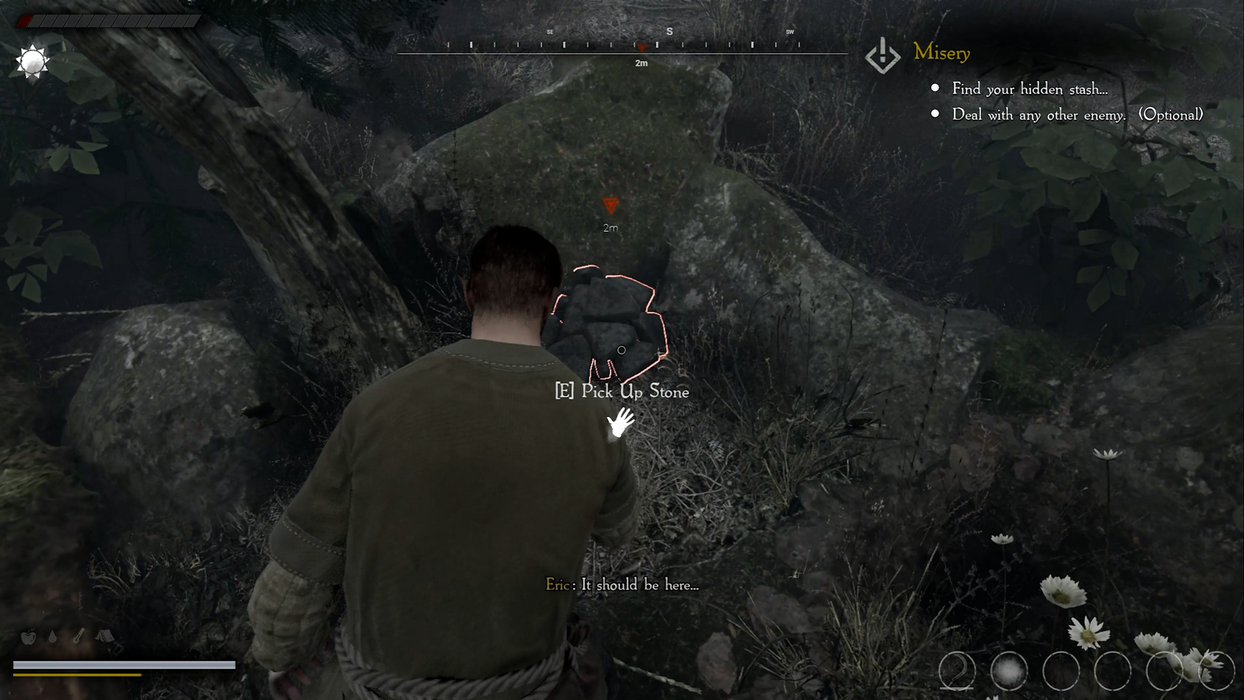
Task: Click the apple hunger status icon
Action: pos(28,637)
